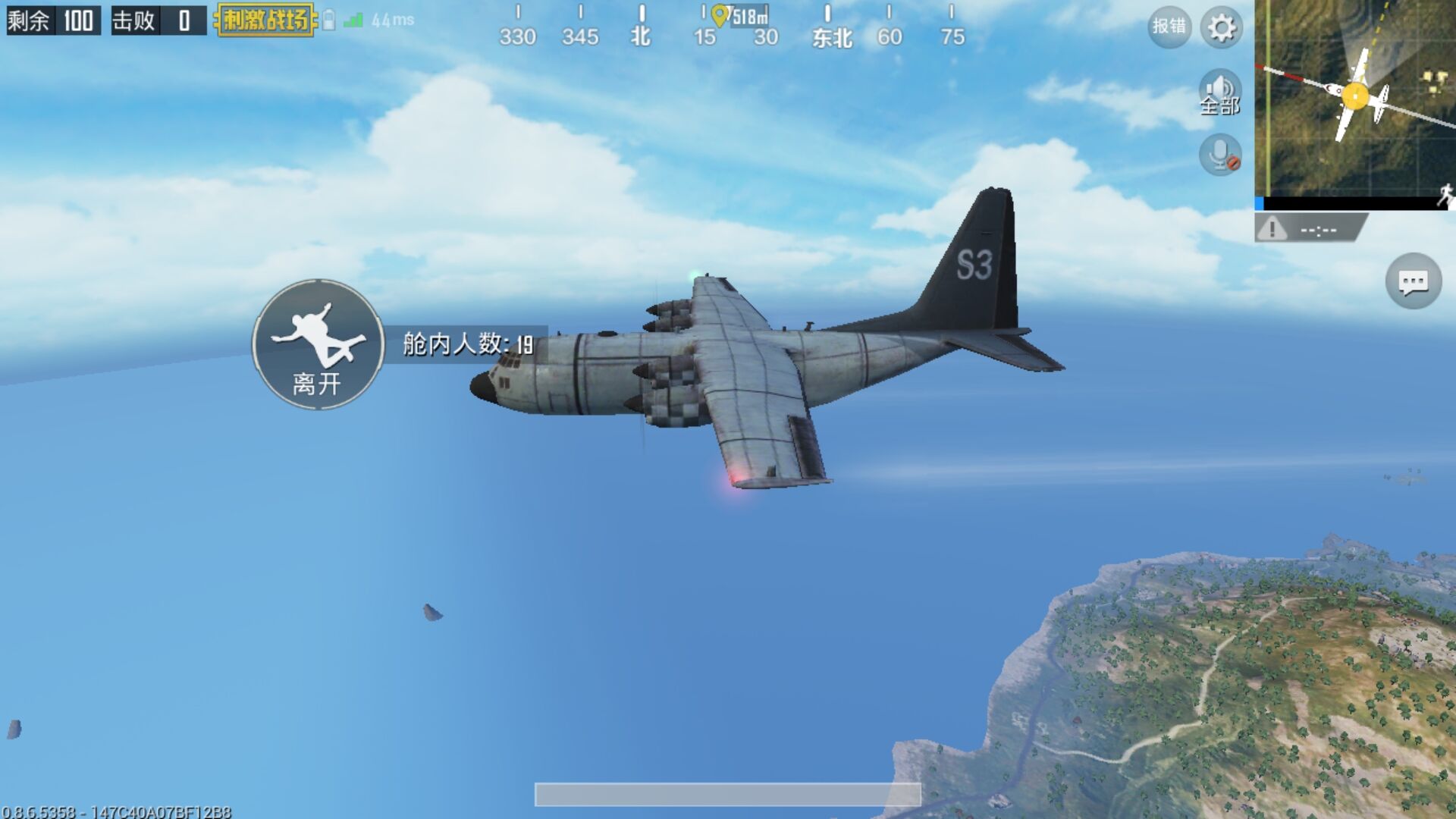Open the quick chat message bubble

(x=1413, y=282)
